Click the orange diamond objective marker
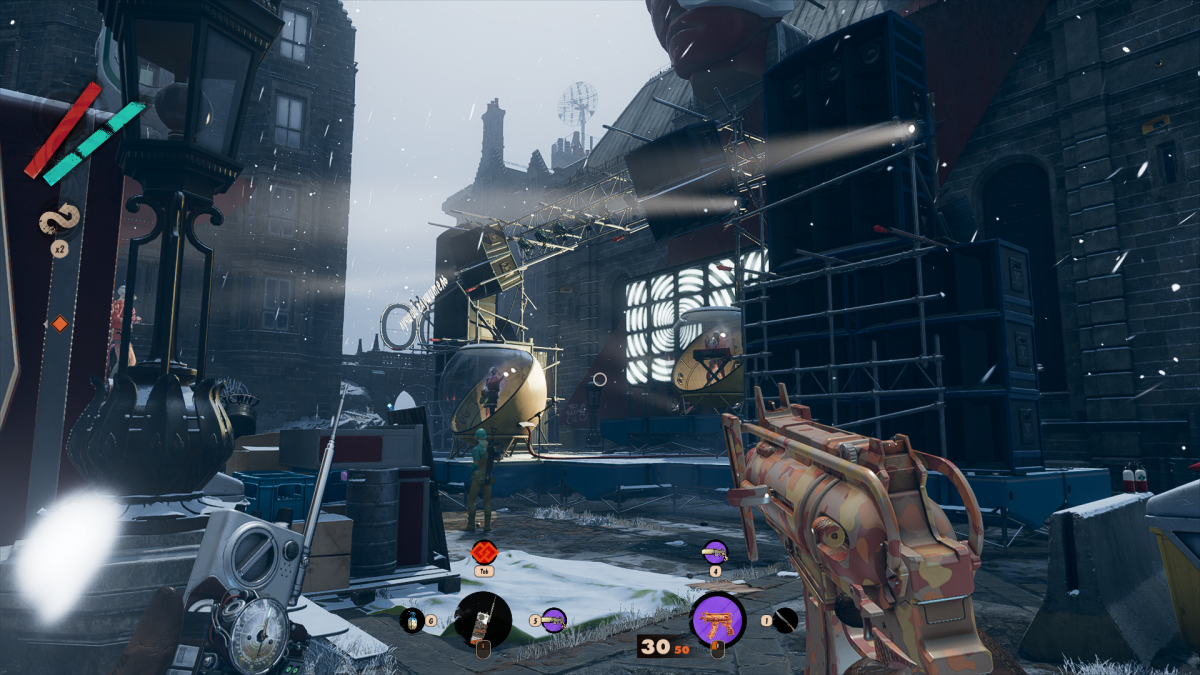The height and width of the screenshot is (675, 1200). (59, 323)
